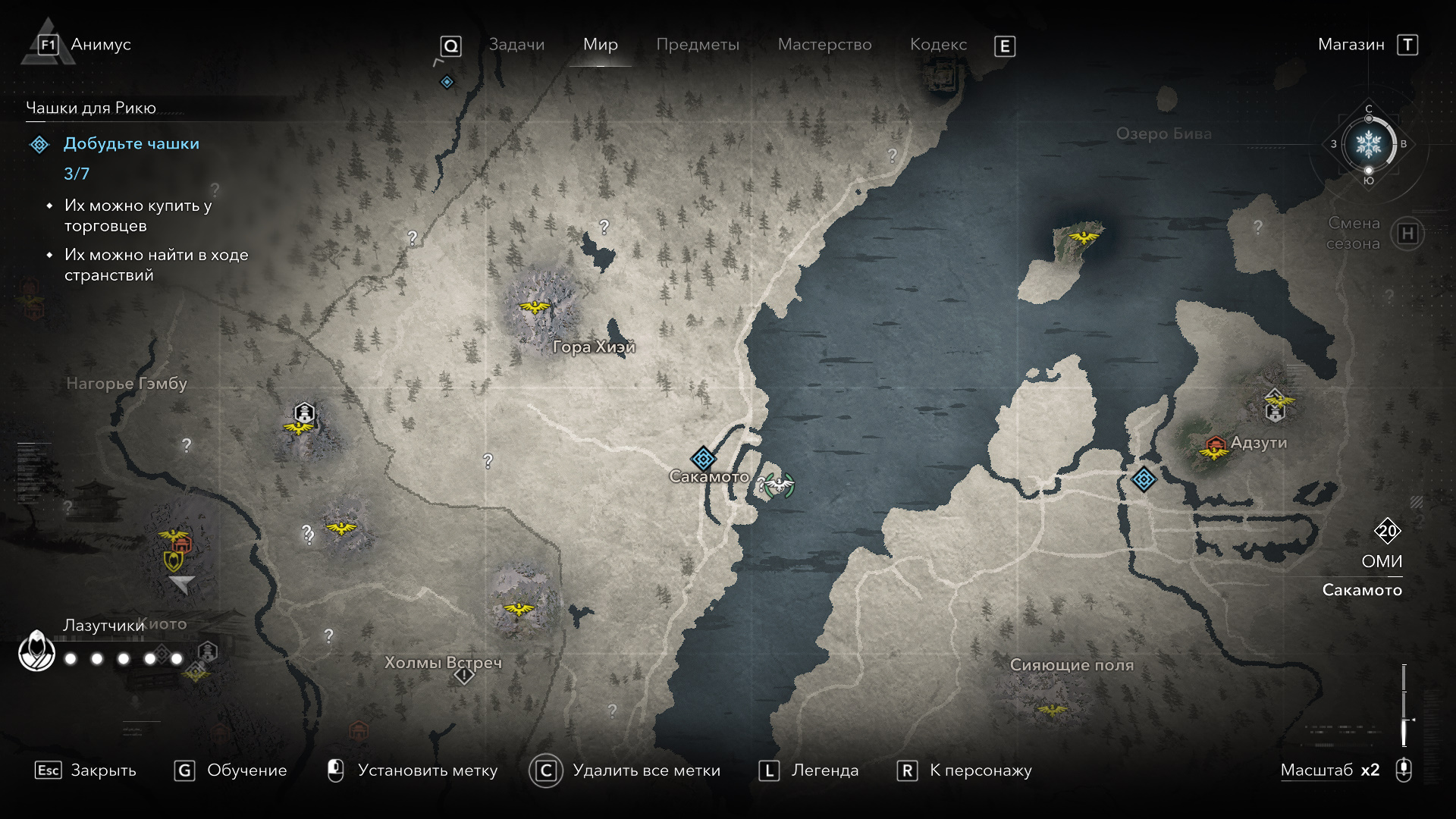Select the Мастерство tab
This screenshot has width=1456, height=819.
[x=824, y=45]
